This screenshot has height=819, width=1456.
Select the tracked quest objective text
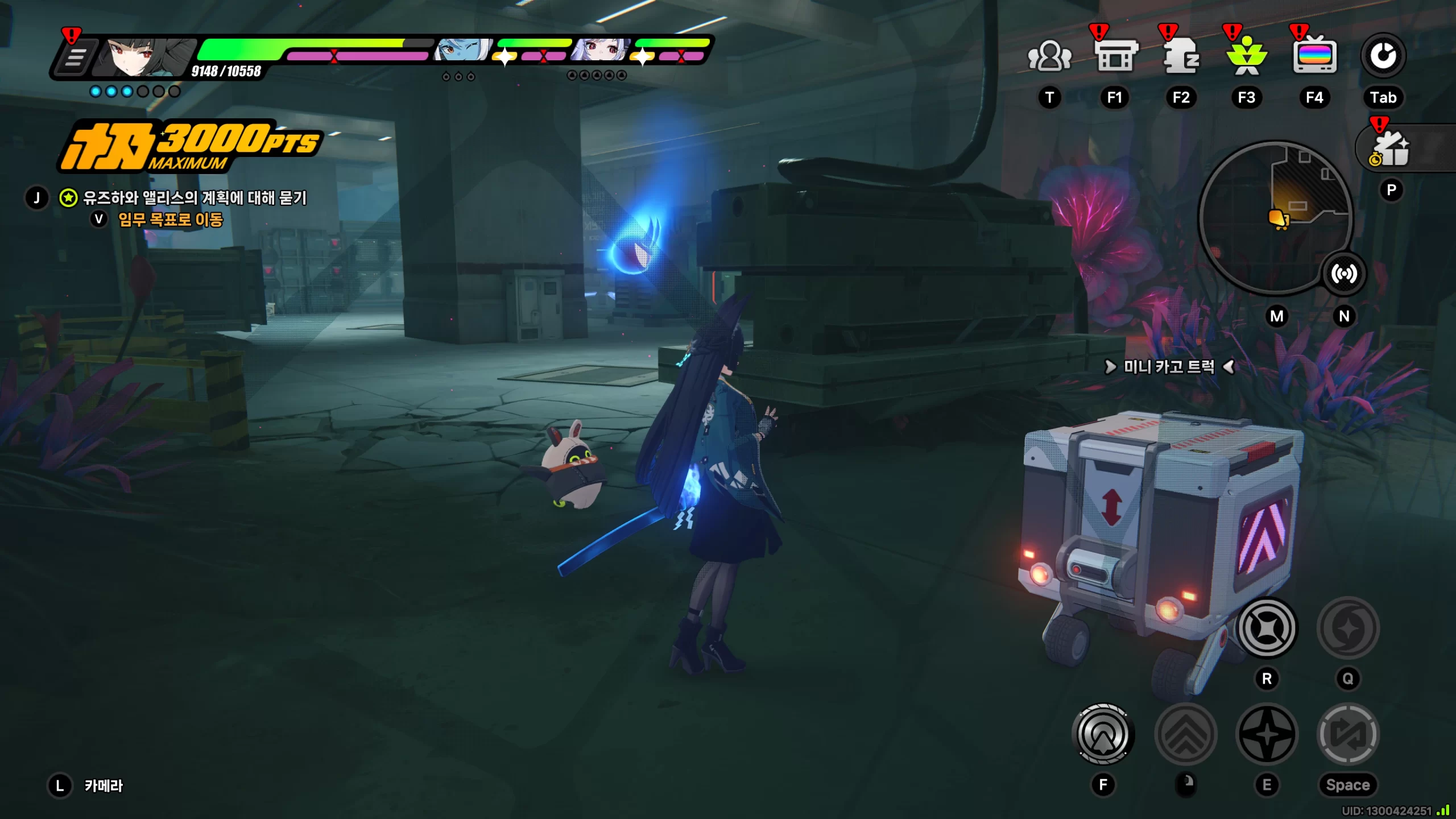(195, 198)
